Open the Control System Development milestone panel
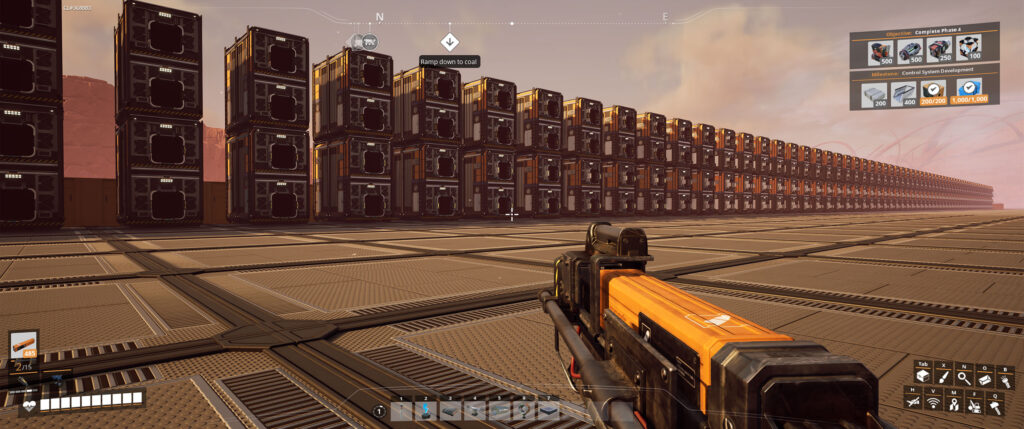Image resolution: width=1024 pixels, height=429 pixels. tap(924, 72)
